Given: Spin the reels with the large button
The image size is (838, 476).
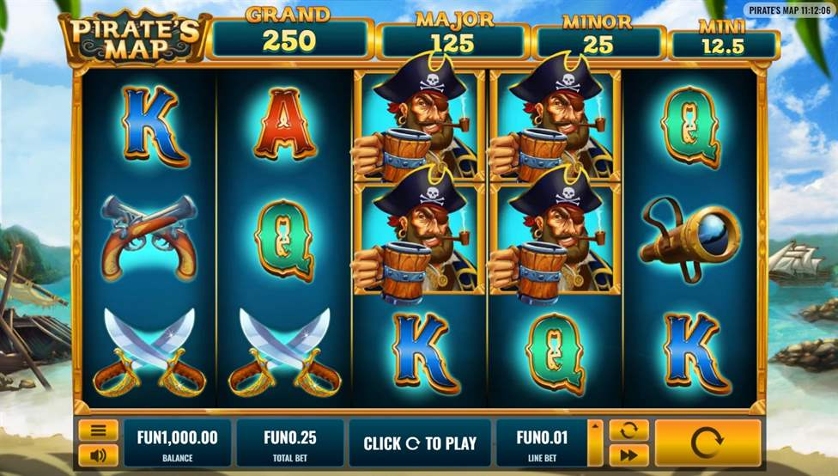Looking at the screenshot, I should pos(708,443).
